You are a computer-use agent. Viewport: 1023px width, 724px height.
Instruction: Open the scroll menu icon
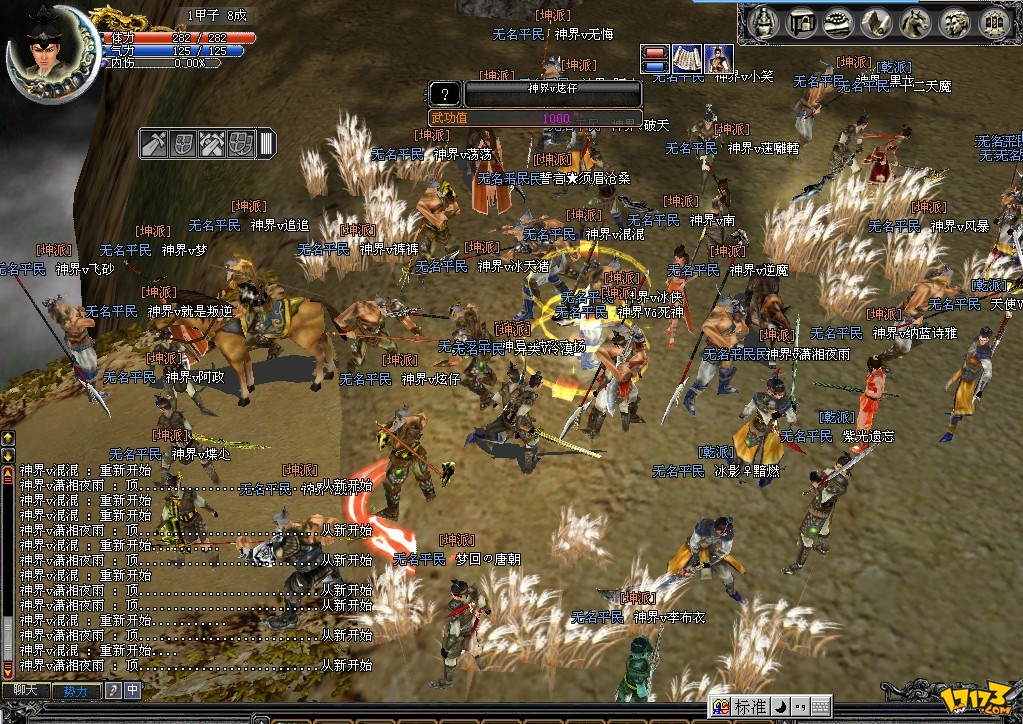[x=878, y=21]
